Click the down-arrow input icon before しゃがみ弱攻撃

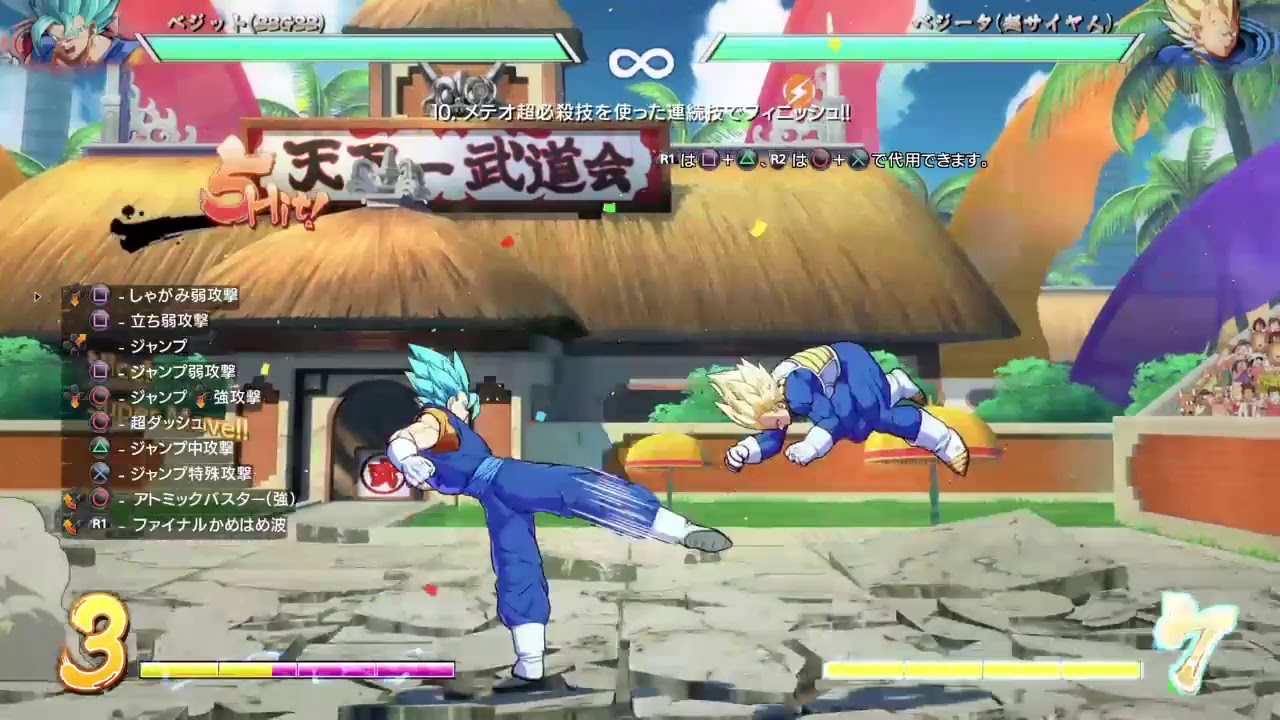tap(75, 298)
